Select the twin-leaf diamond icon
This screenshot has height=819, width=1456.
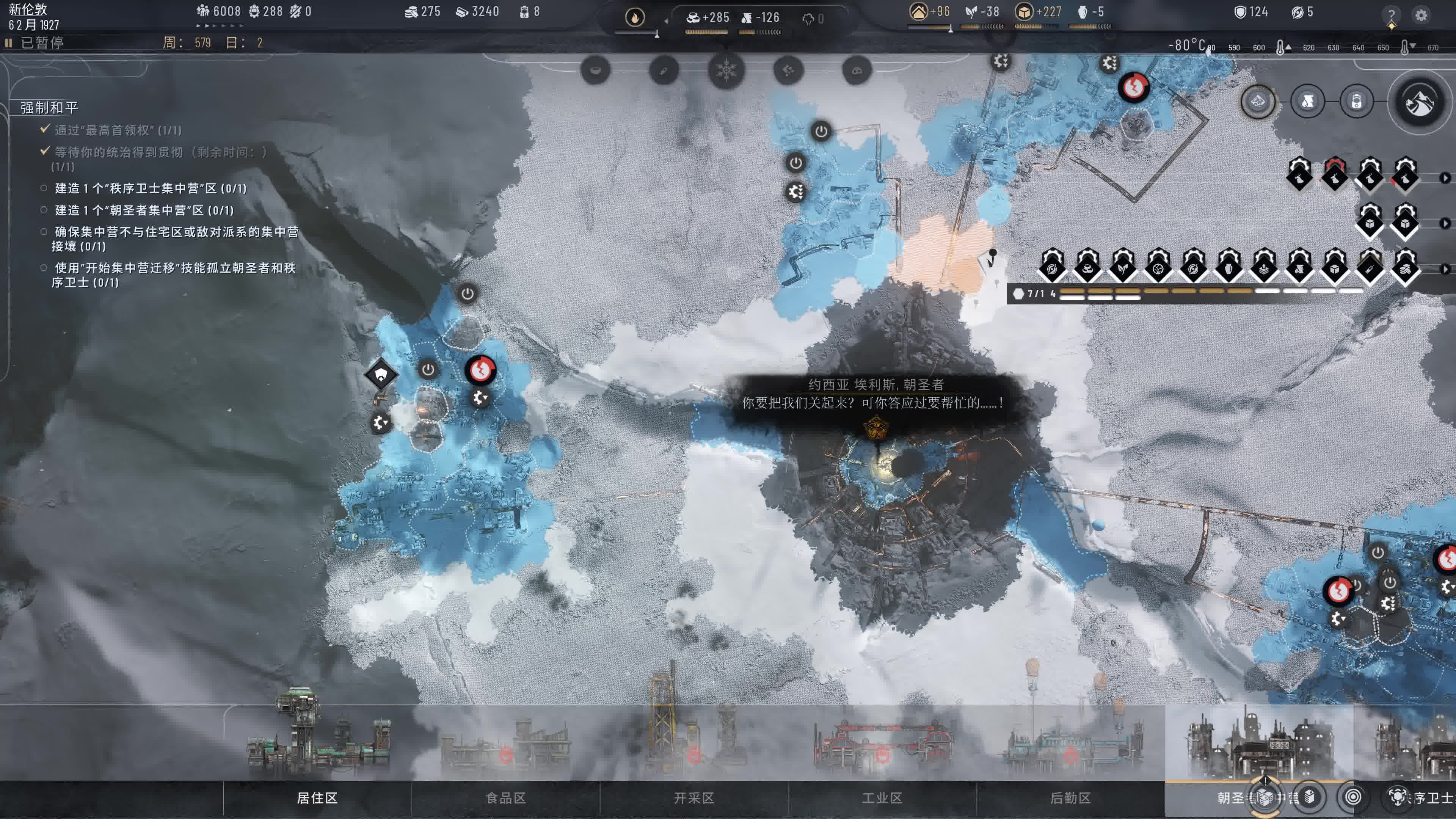point(1122,268)
